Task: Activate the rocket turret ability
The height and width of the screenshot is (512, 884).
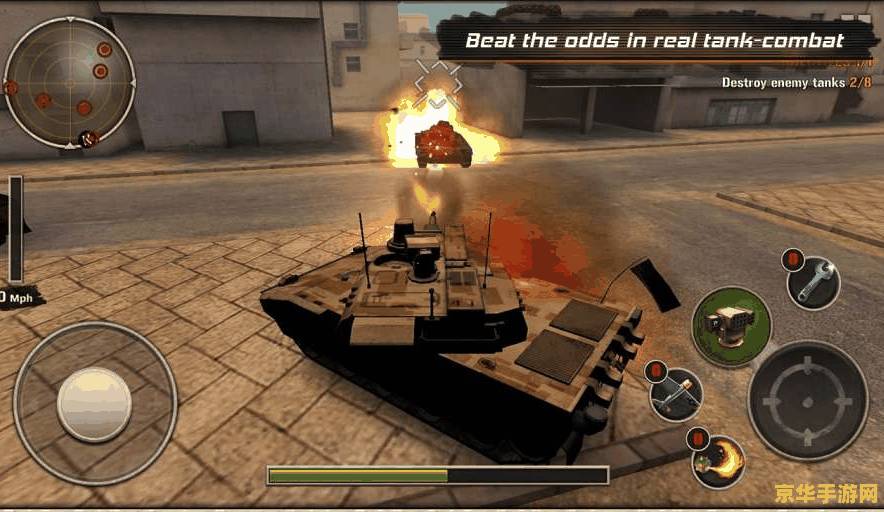Action: click(x=731, y=325)
